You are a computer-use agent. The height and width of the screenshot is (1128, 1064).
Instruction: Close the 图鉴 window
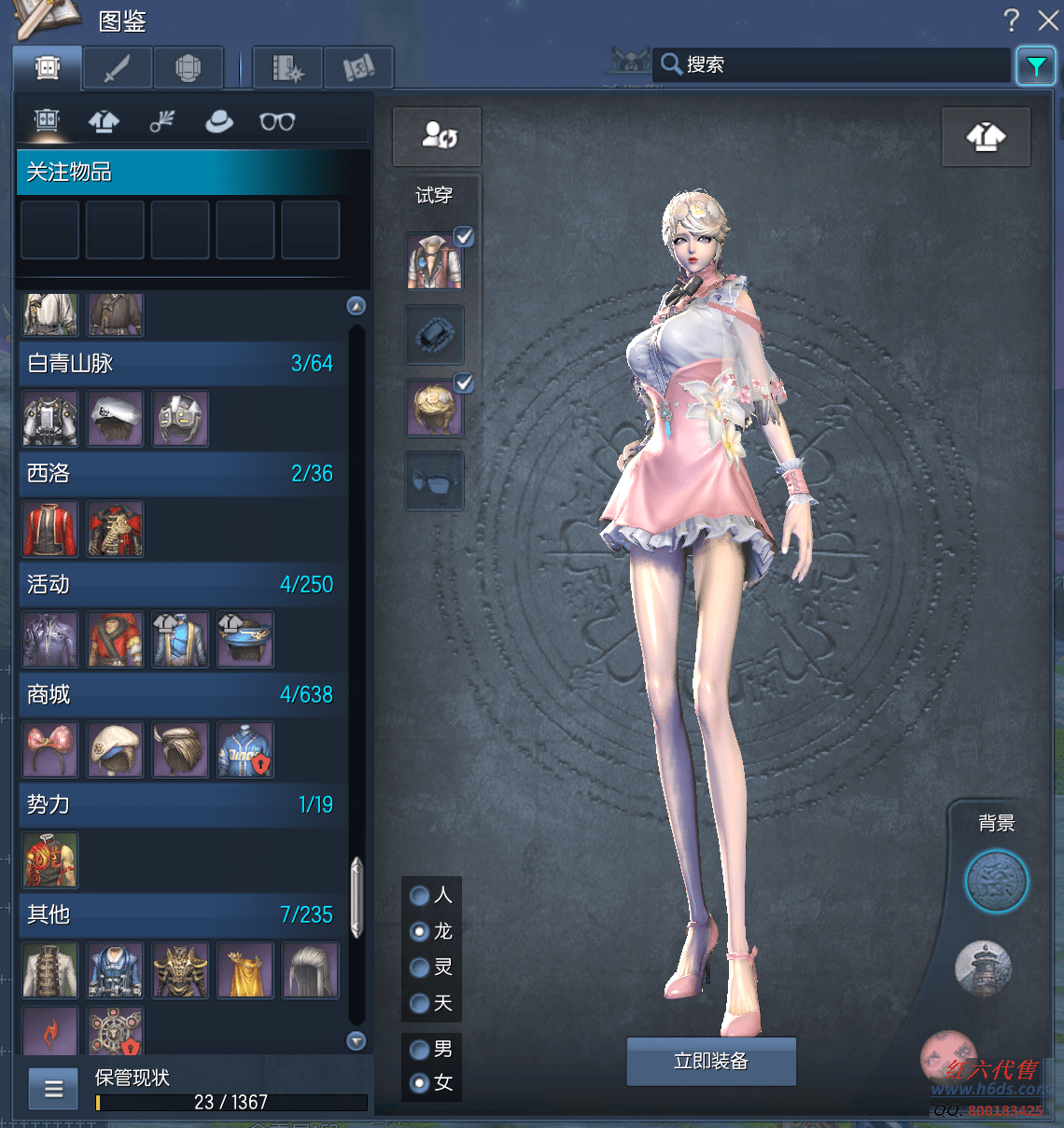1048,20
